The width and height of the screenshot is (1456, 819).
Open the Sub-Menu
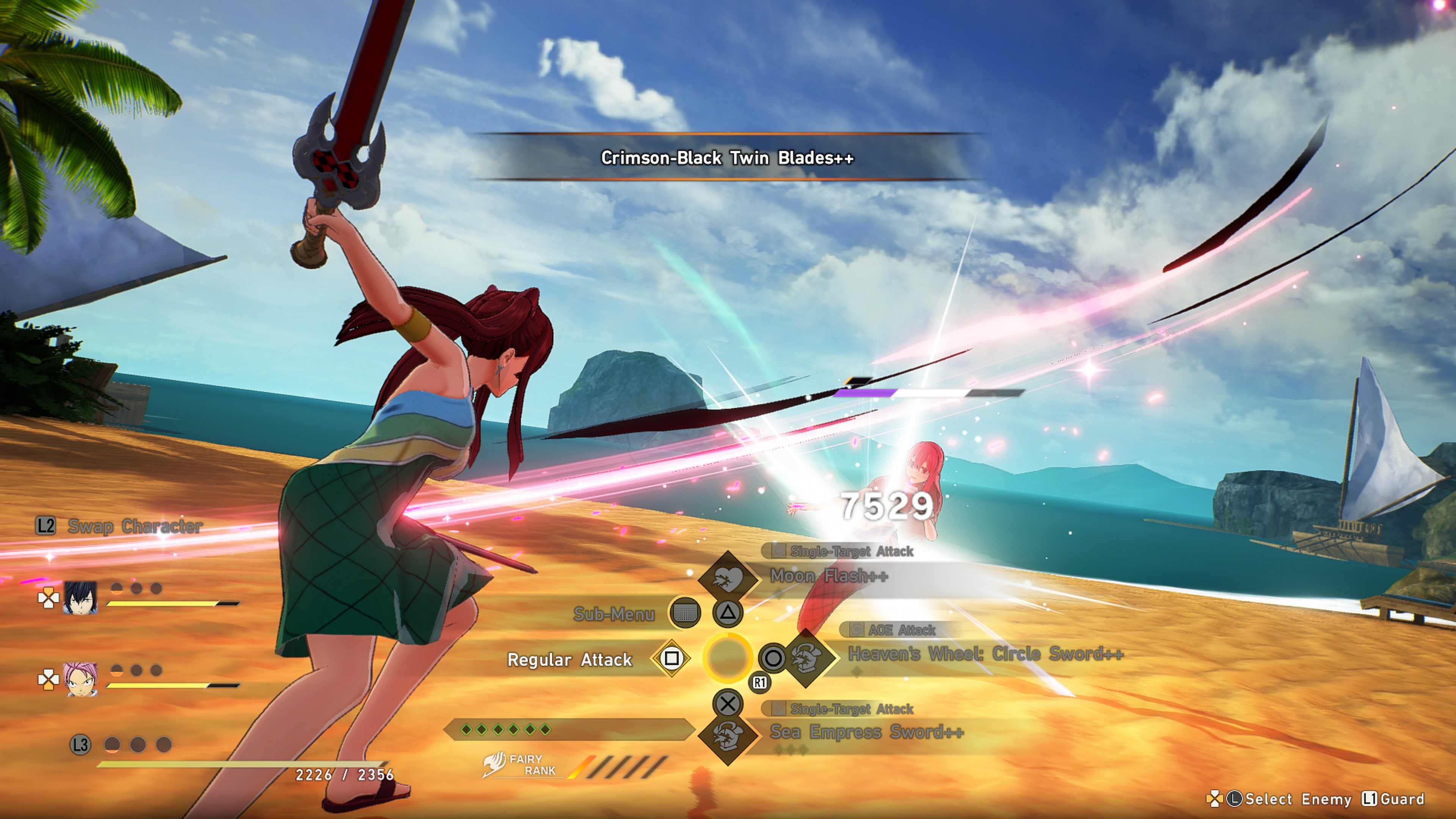pyautogui.click(x=614, y=614)
